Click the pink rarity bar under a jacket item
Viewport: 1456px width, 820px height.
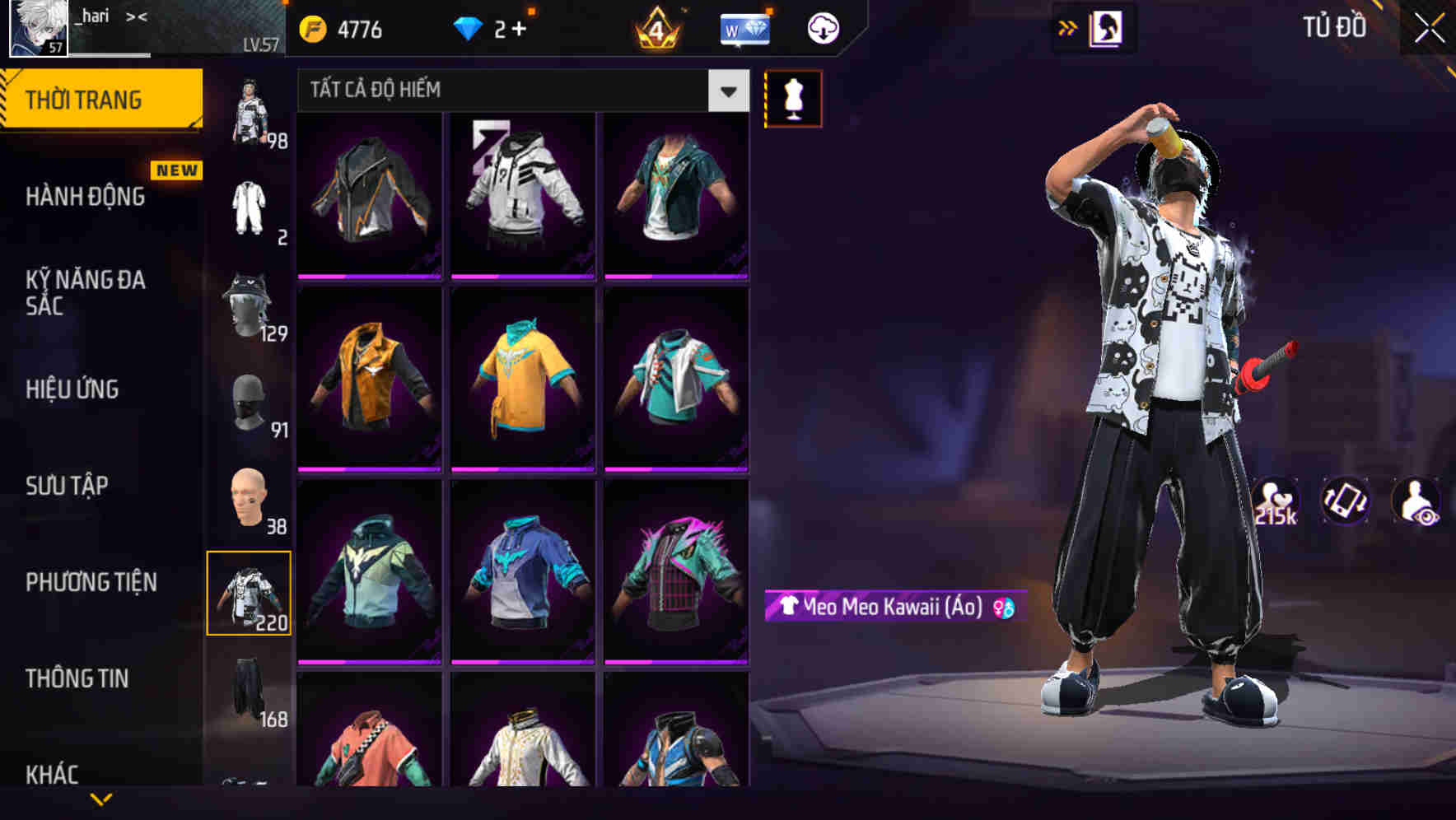click(x=368, y=278)
